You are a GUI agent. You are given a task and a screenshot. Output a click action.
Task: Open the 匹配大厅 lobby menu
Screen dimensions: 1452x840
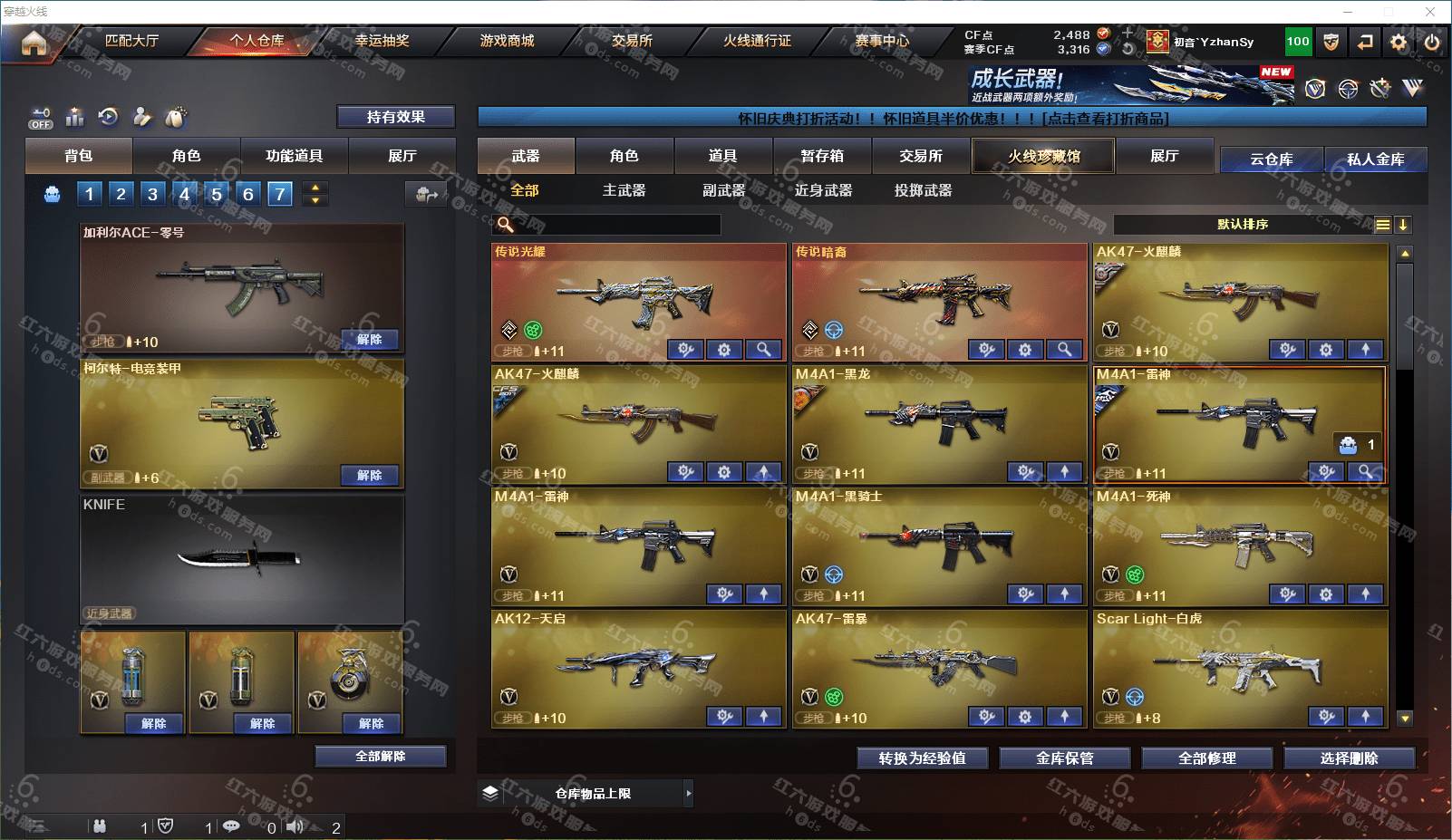pos(131,41)
